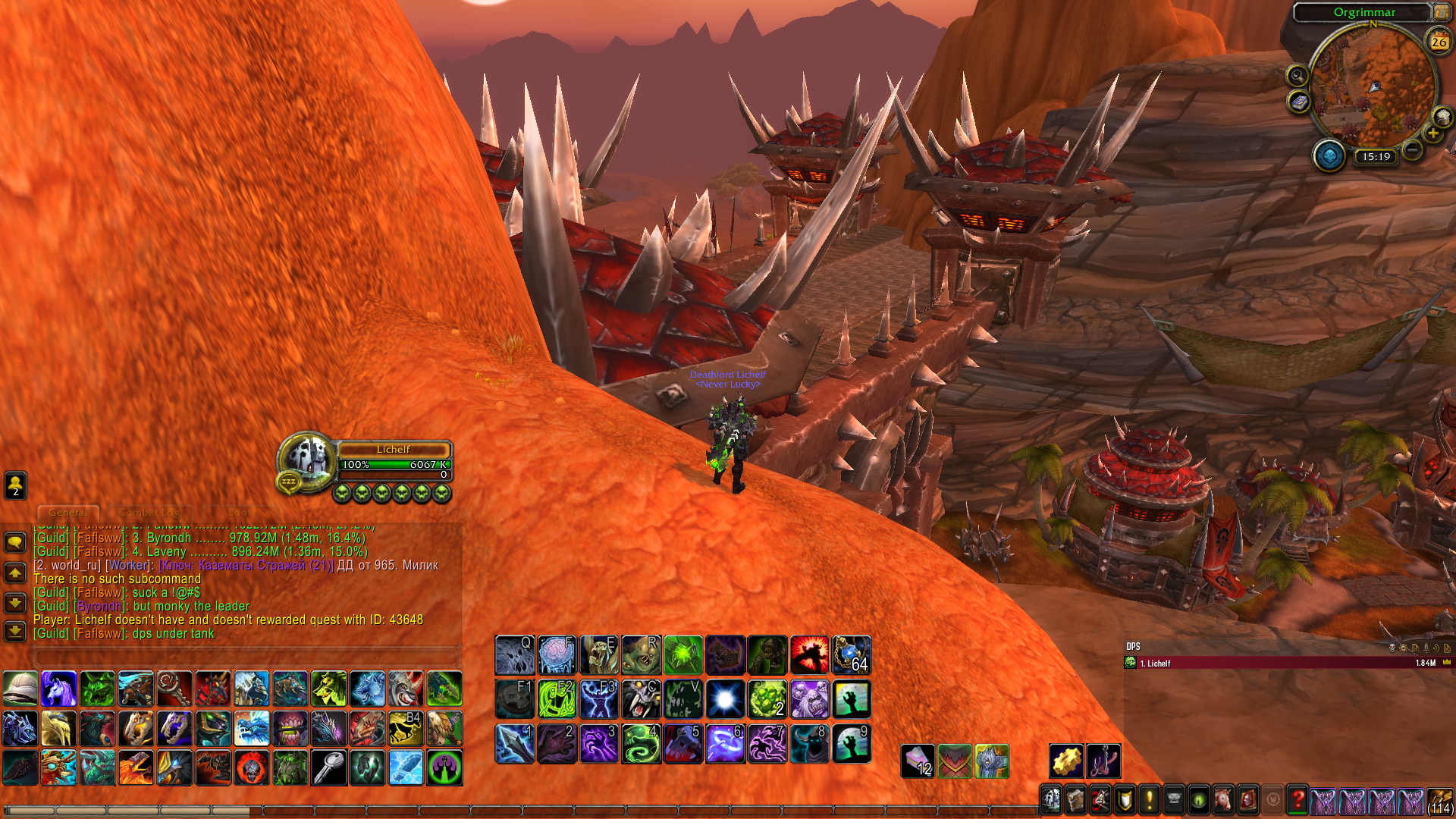
Task: Open the help menu red question mark
Action: point(1298,799)
